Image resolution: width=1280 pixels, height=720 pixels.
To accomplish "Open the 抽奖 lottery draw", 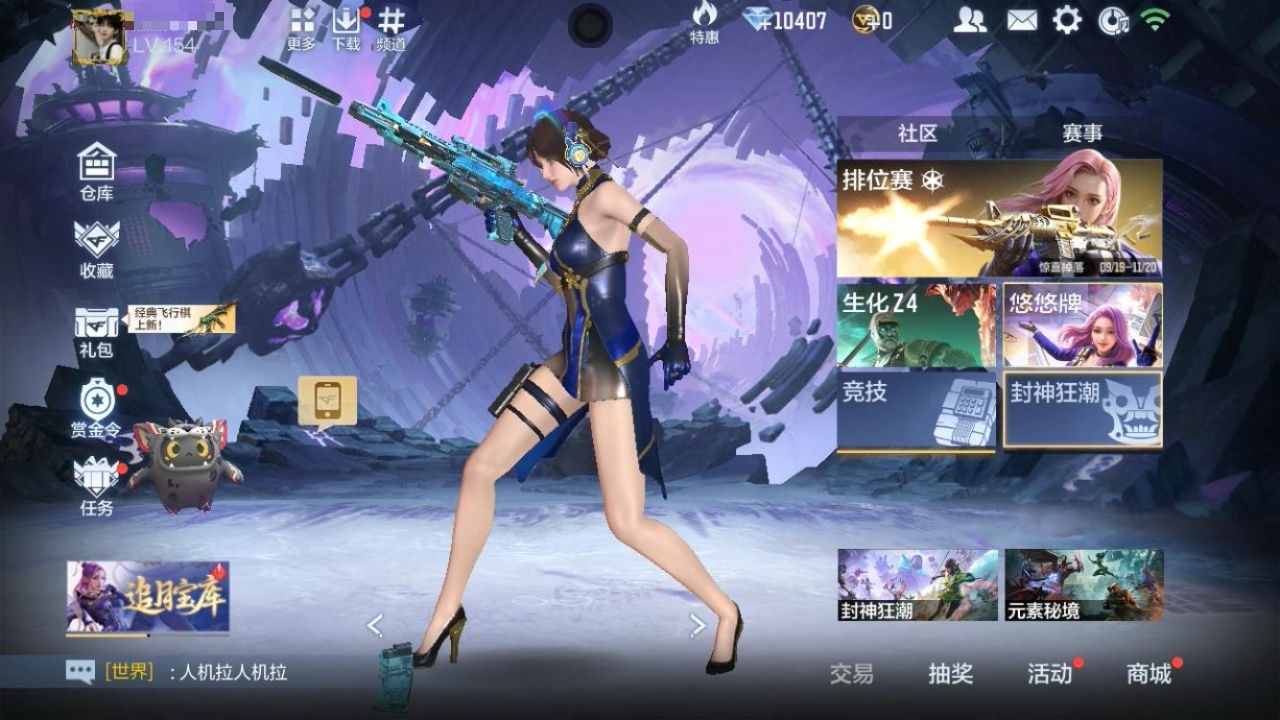I will pyautogui.click(x=950, y=674).
